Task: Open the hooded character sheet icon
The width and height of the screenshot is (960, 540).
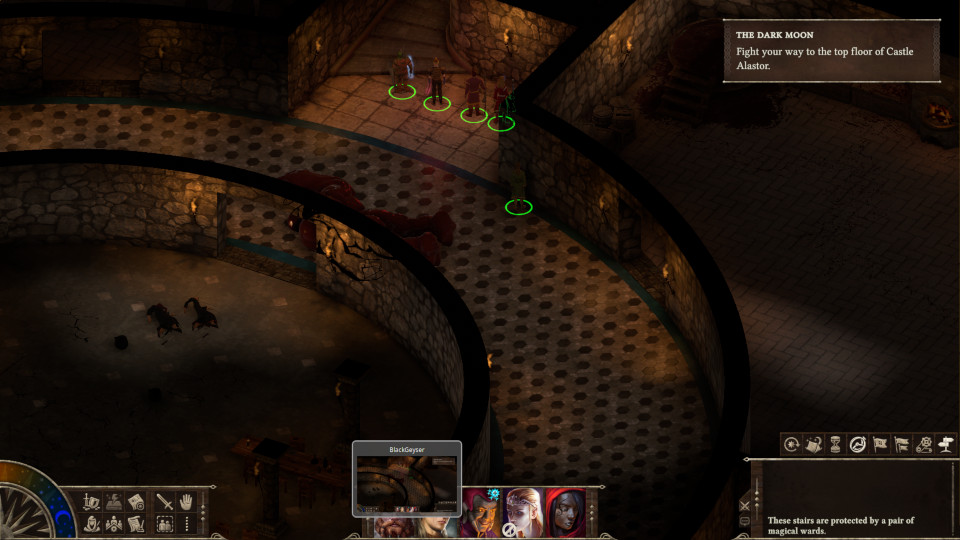Action: coord(92,524)
